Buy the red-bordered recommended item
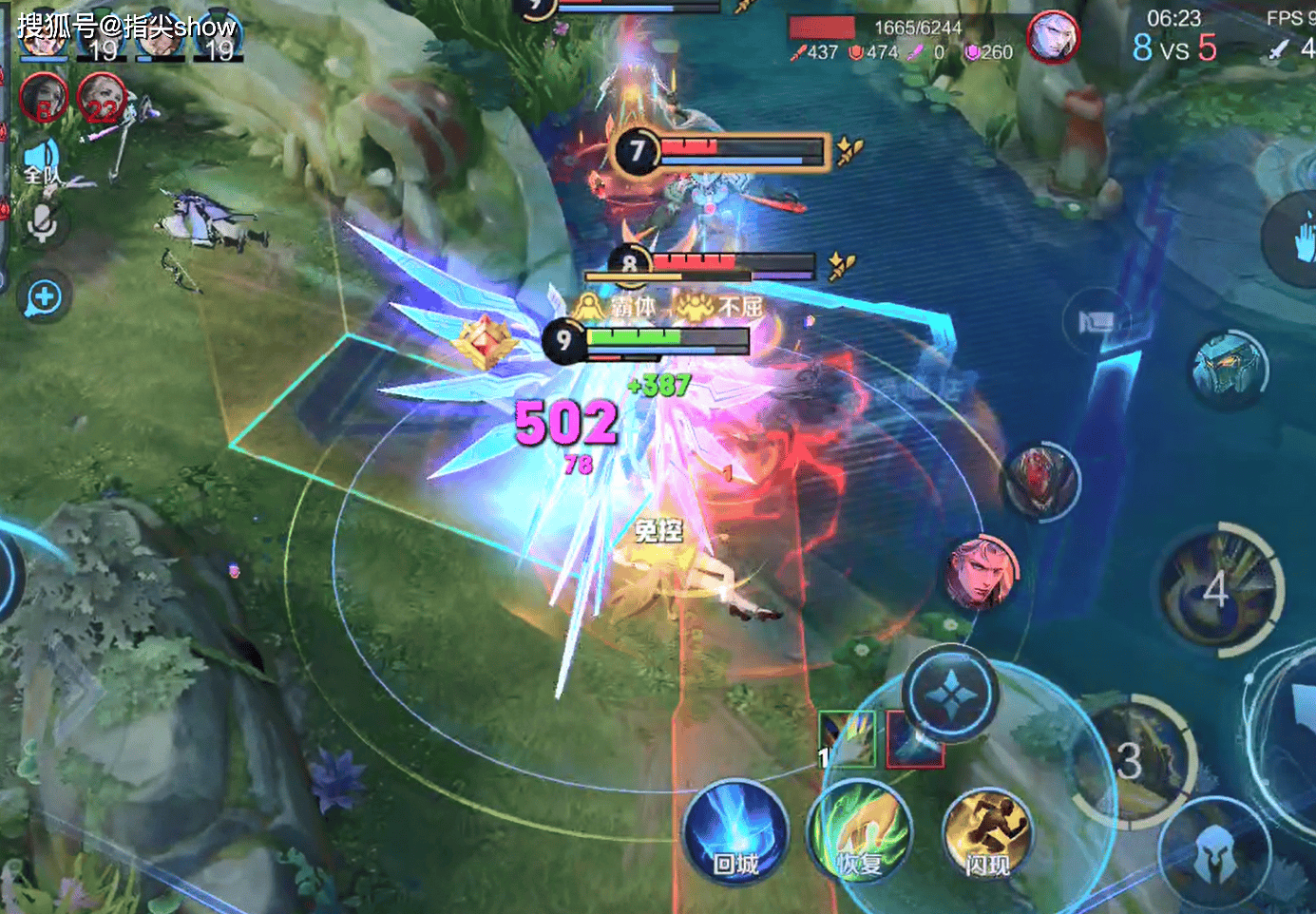Image resolution: width=1316 pixels, height=914 pixels. (x=914, y=740)
